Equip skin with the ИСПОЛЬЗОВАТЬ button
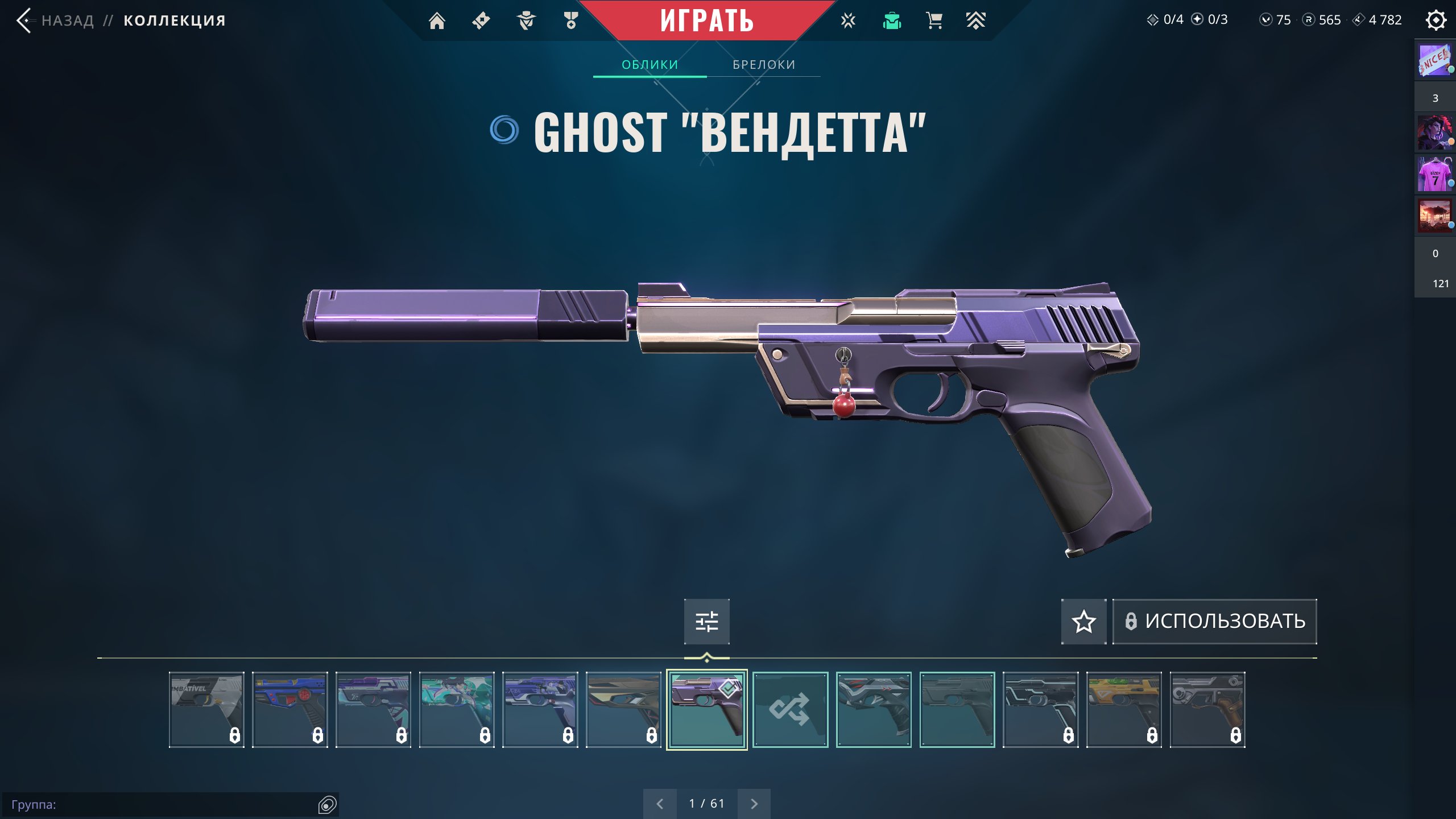Viewport: 1456px width, 819px height. point(1214,621)
